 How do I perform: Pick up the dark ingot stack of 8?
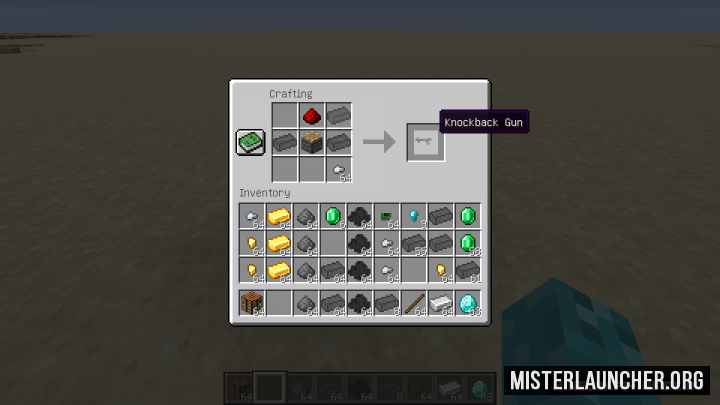point(386,301)
